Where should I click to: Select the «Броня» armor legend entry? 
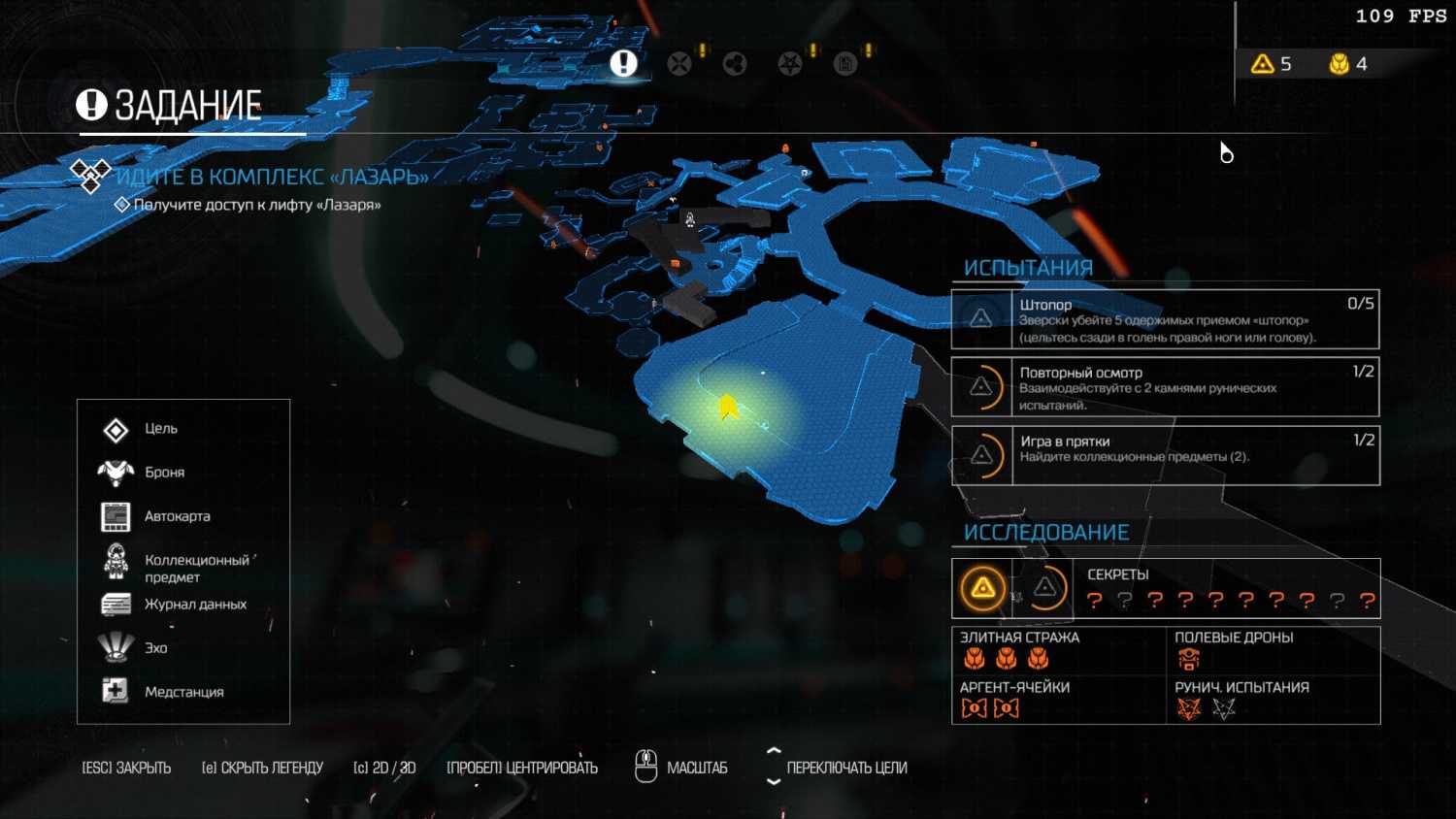click(164, 473)
